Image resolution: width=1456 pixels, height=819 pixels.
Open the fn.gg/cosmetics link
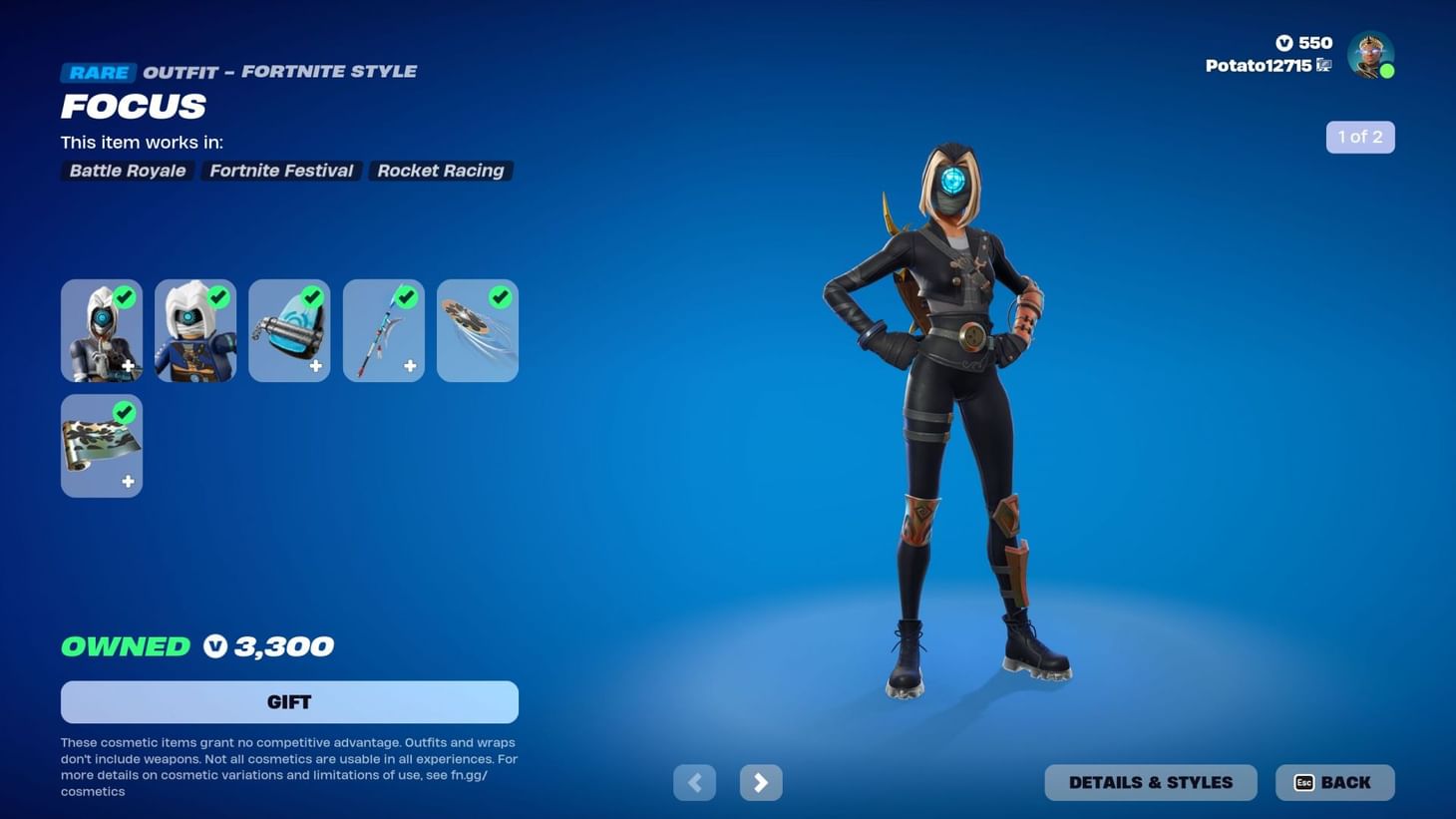(x=471, y=774)
